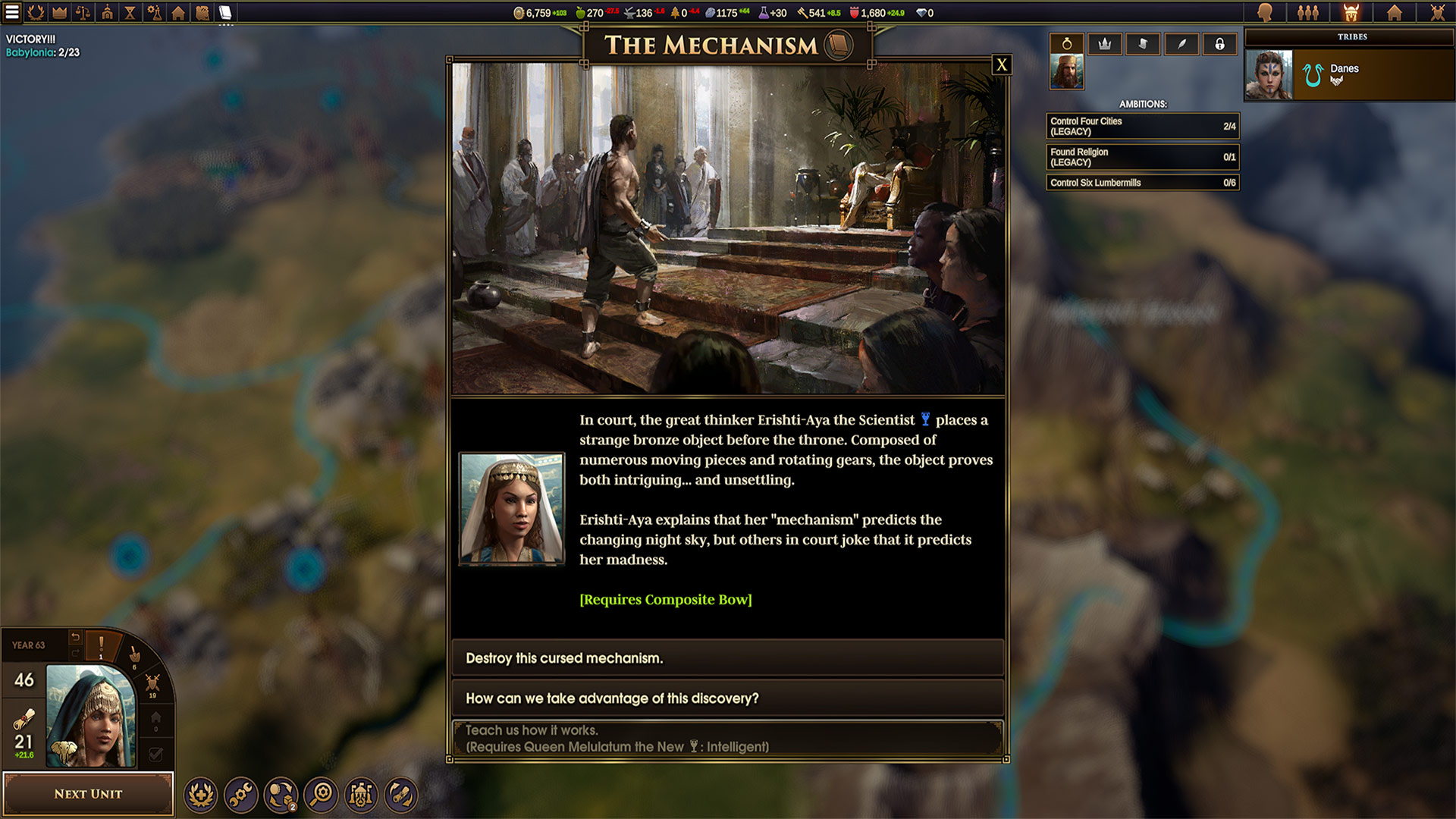This screenshot has width=1456, height=819.
Task: Open the hourglass icon in the top toolbar
Action: tap(130, 12)
